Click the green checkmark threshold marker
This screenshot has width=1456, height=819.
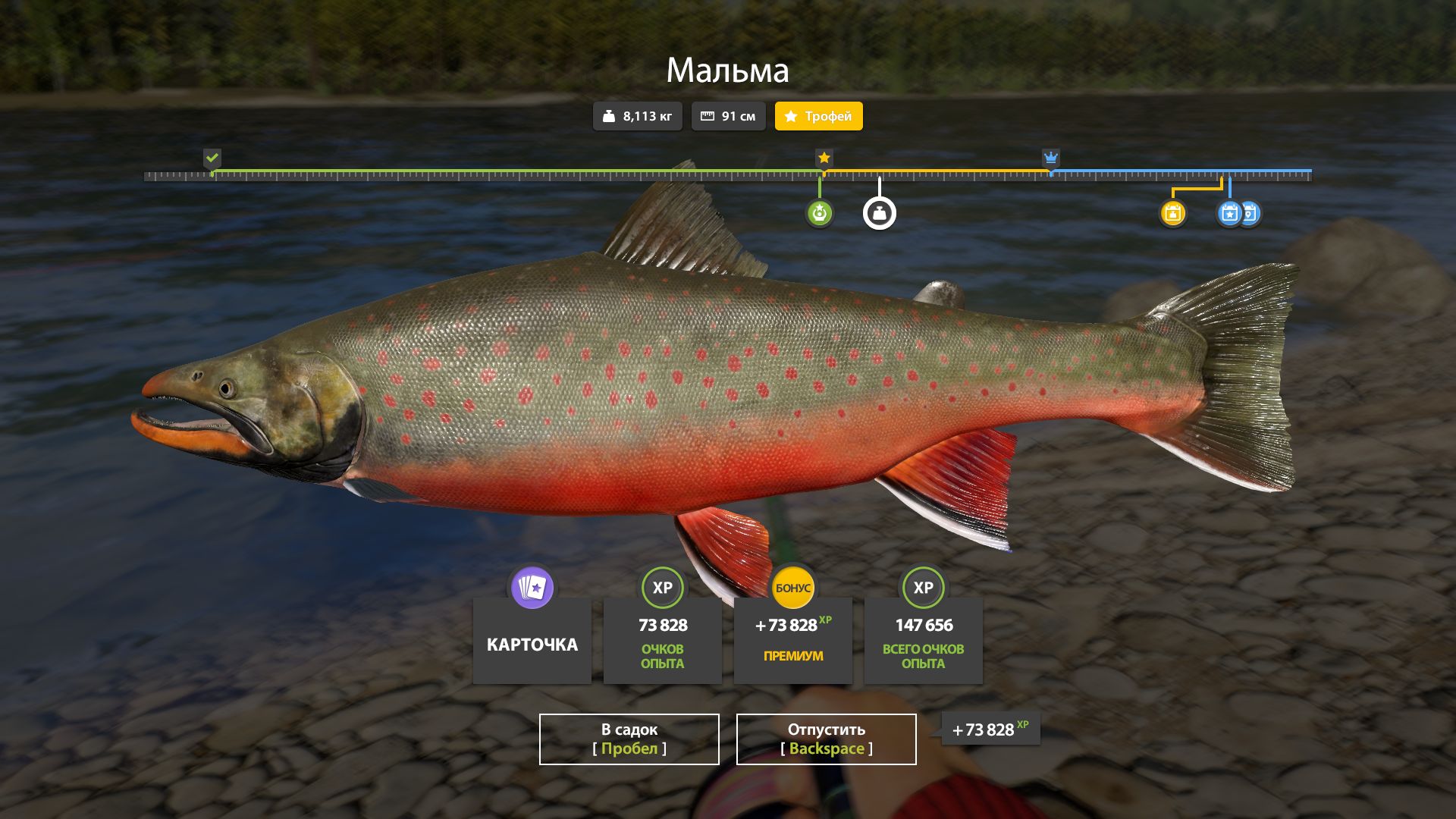point(212,158)
